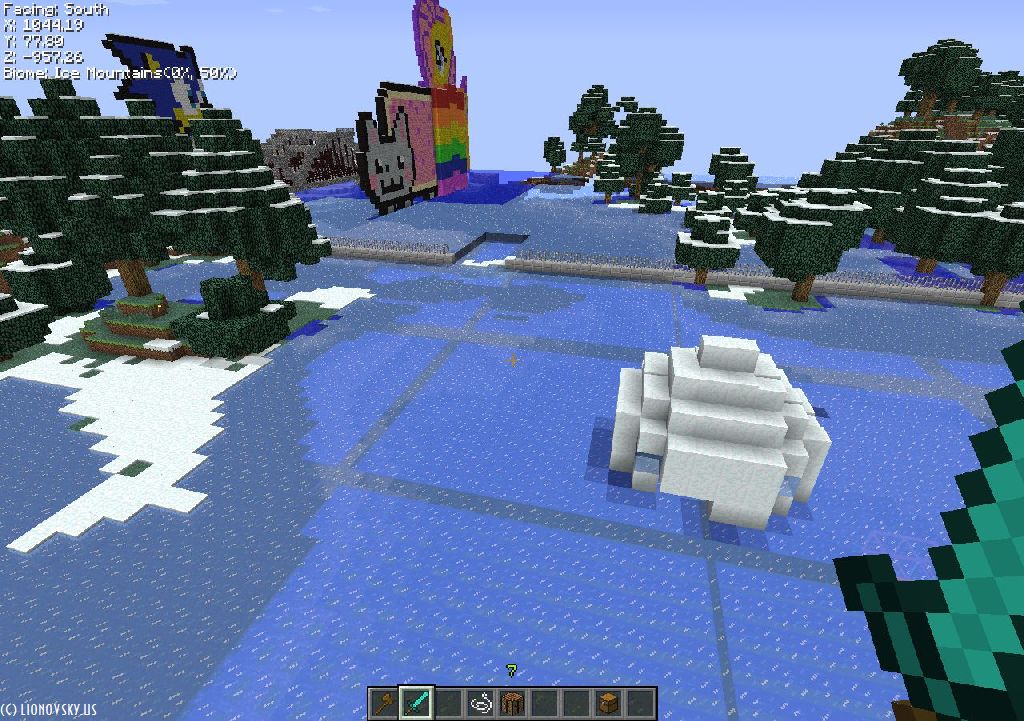Select the wooden axe hotbar slot
Viewport: 1024px width, 721px height.
384,703
